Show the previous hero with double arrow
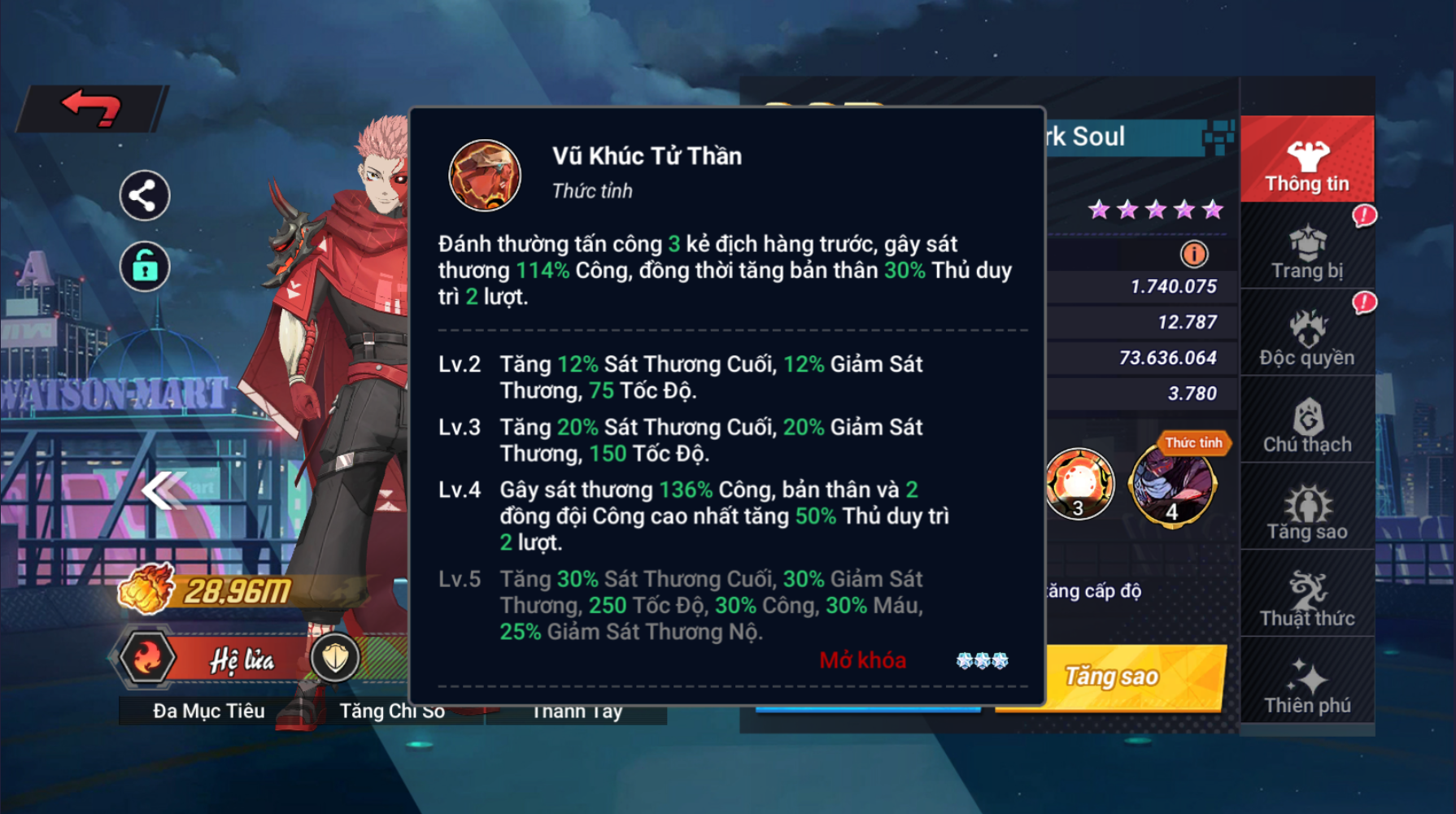The image size is (1456, 814). click(x=163, y=490)
